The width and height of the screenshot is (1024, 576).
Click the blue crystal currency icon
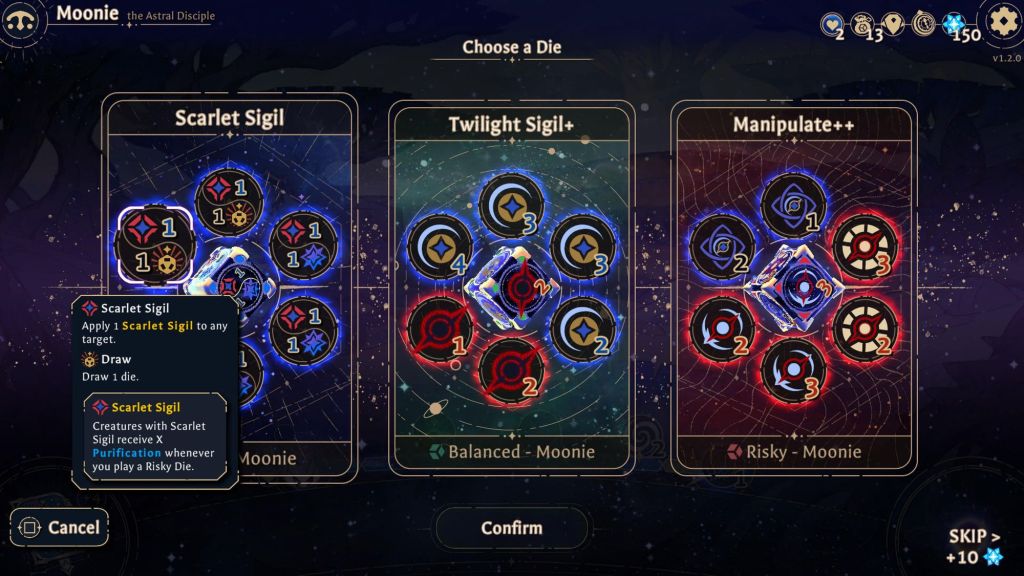(953, 24)
